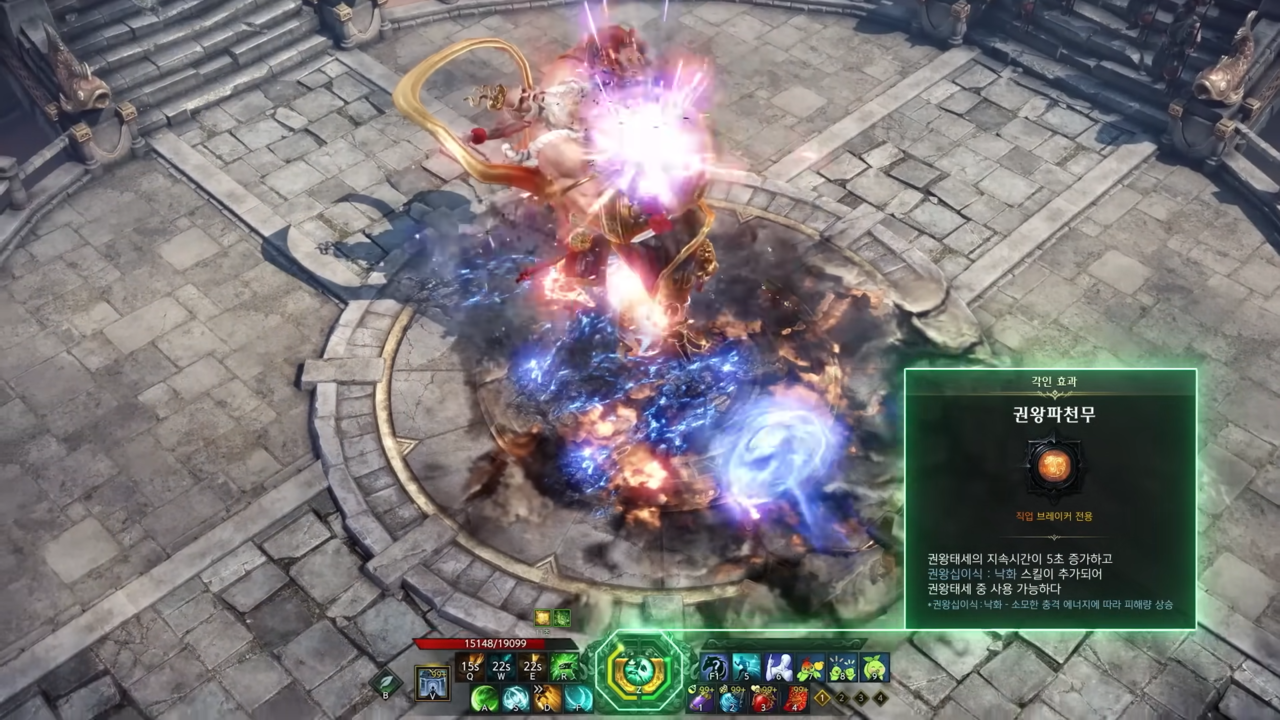Summon the mount with the horse icon

tap(714, 666)
